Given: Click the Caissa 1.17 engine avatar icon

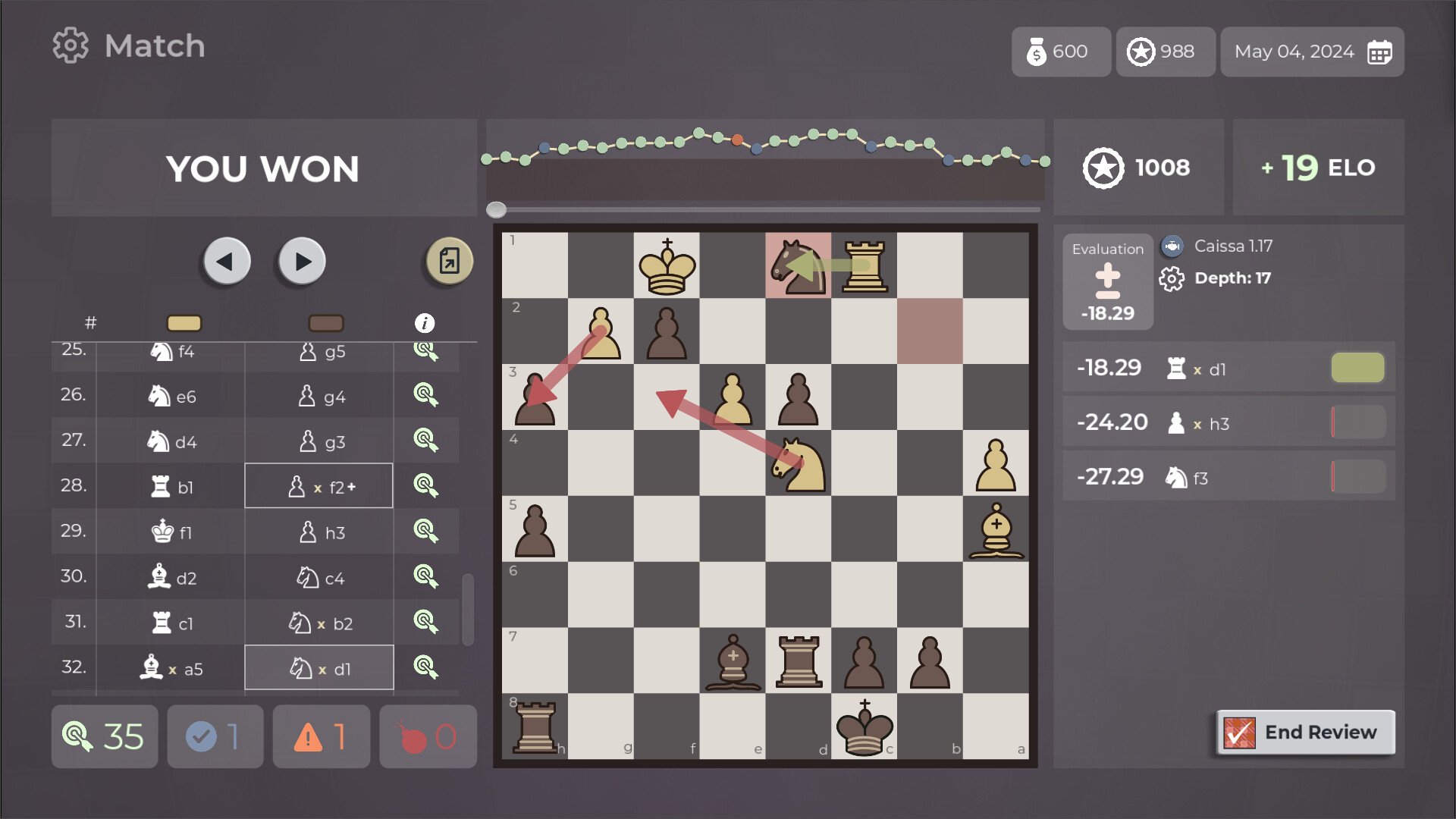Looking at the screenshot, I should (1172, 246).
